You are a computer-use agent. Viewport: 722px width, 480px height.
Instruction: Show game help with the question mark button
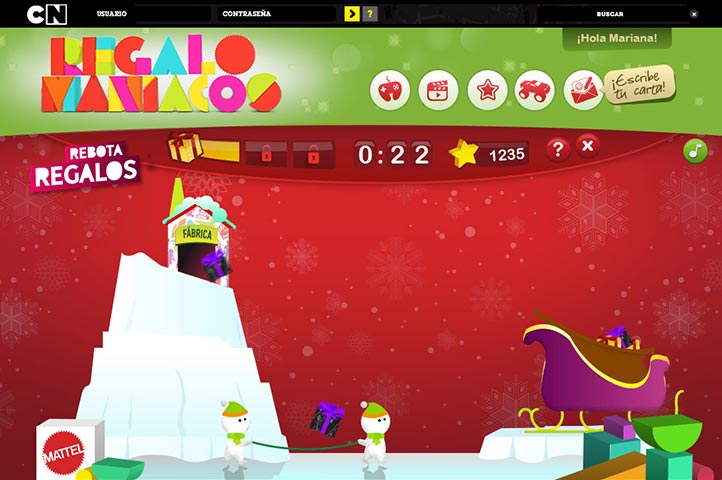pyautogui.click(x=558, y=149)
